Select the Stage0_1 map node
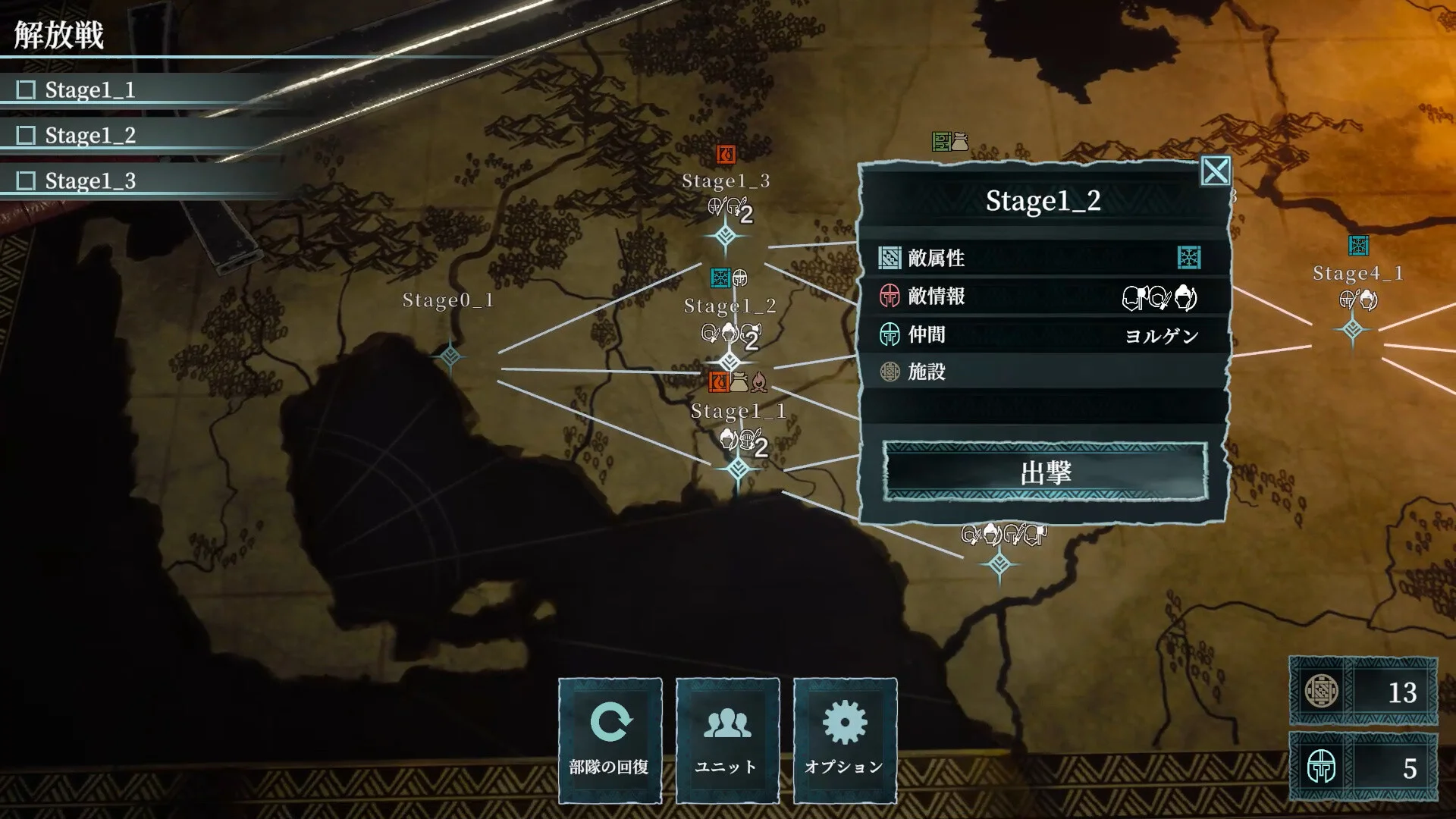This screenshot has width=1456, height=819. pyautogui.click(x=450, y=355)
